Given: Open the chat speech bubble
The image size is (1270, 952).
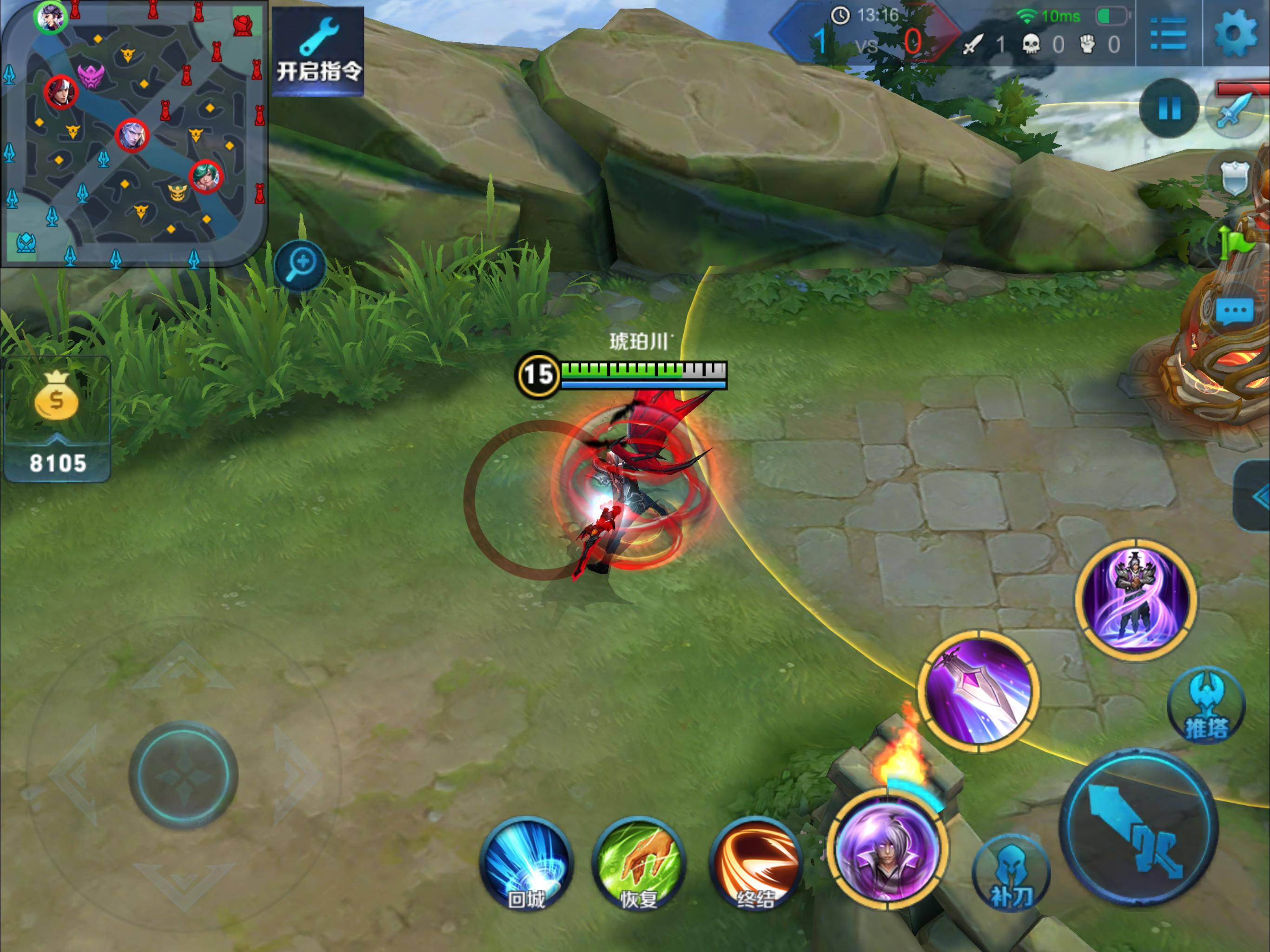Looking at the screenshot, I should [x=1234, y=312].
